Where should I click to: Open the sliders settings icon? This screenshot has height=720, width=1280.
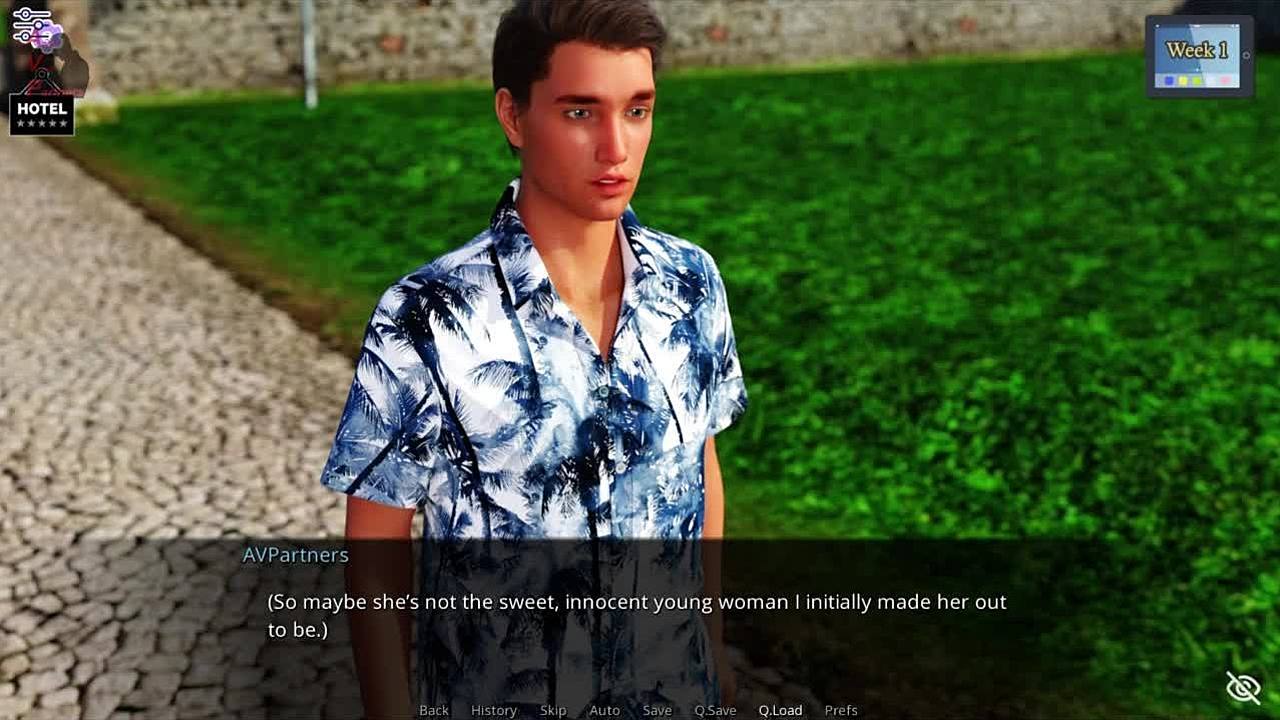tap(31, 24)
